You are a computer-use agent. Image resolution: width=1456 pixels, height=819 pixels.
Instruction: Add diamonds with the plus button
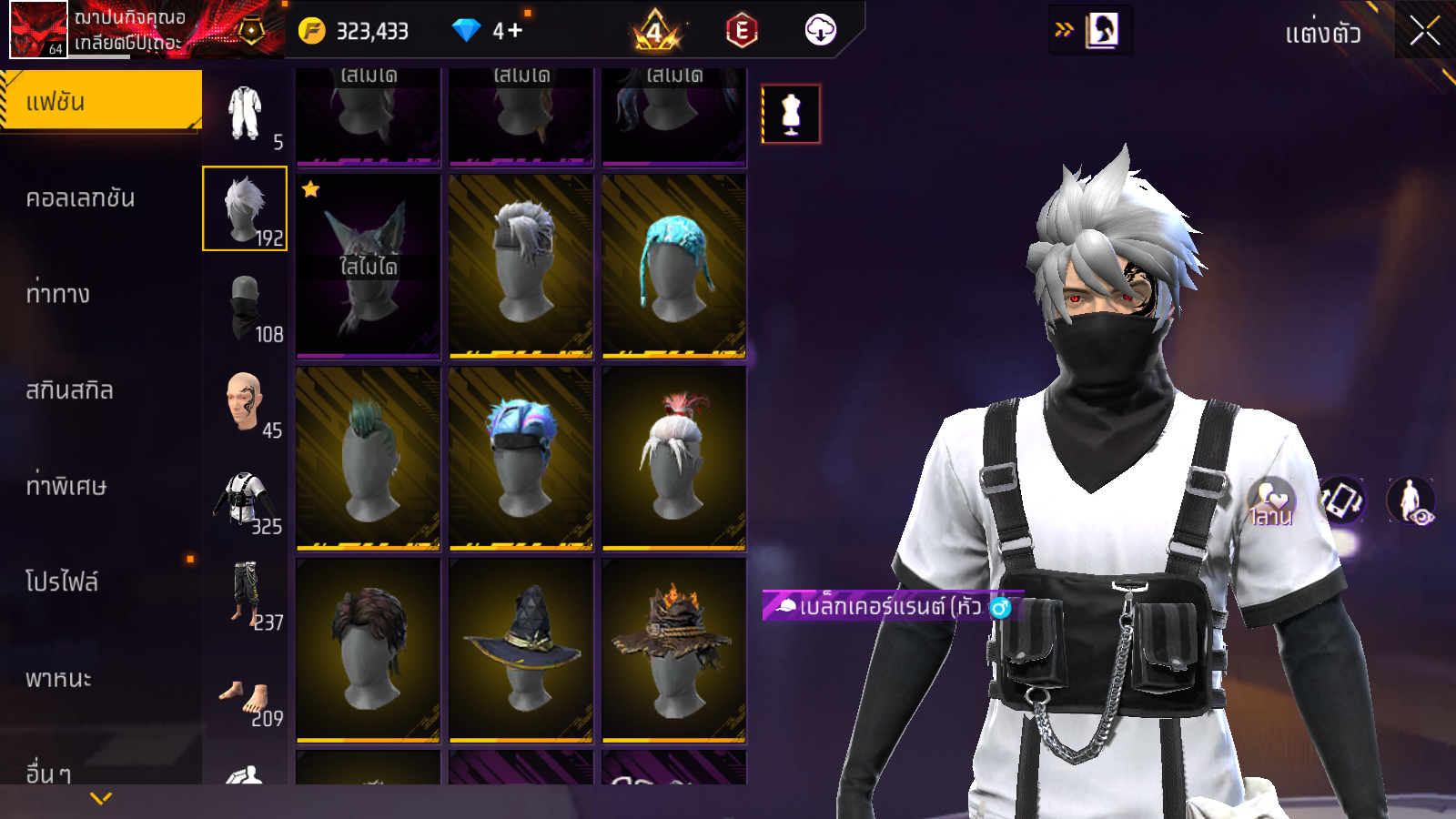515,31
